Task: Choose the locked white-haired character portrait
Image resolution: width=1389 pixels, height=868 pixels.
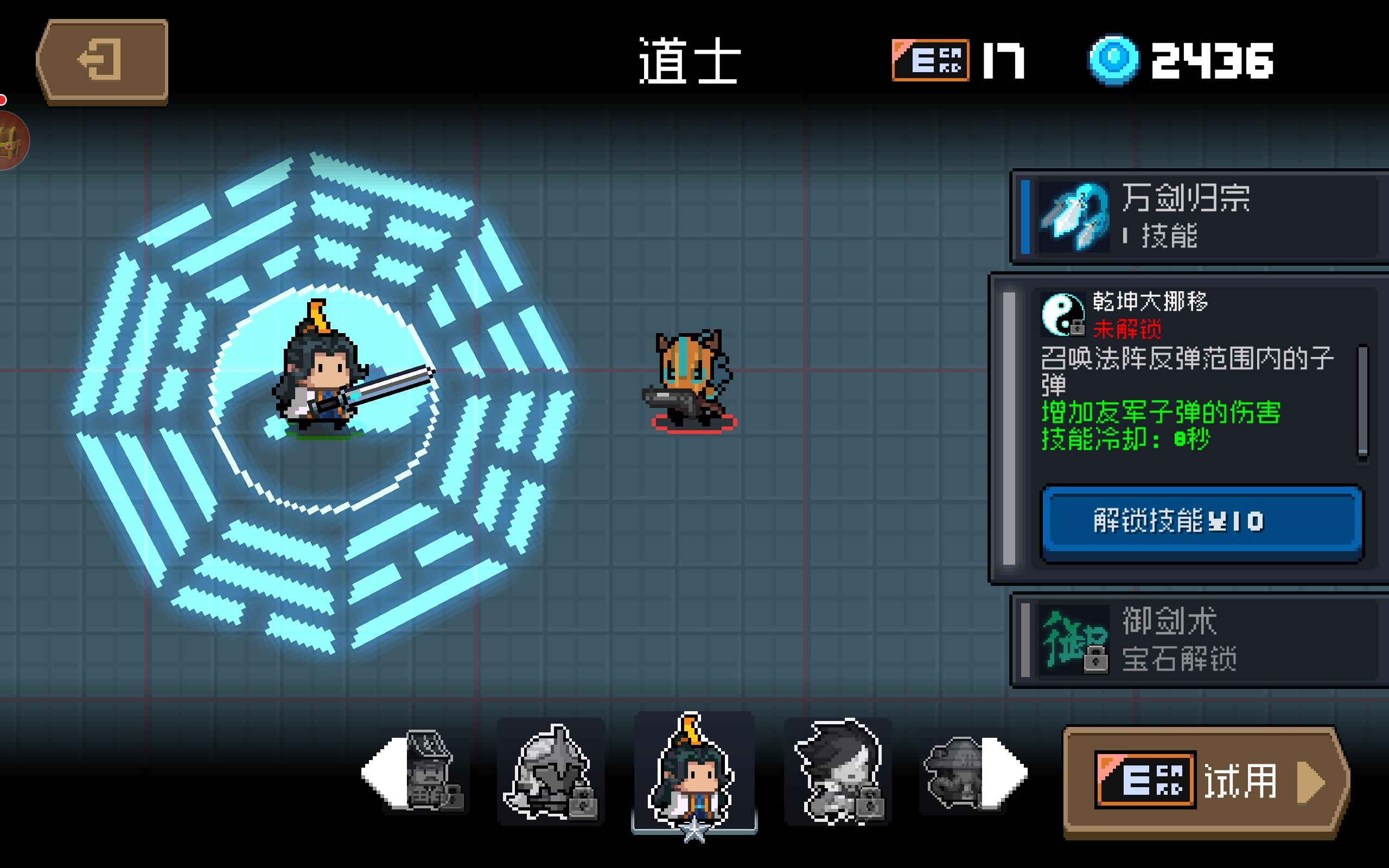Action: point(838,771)
